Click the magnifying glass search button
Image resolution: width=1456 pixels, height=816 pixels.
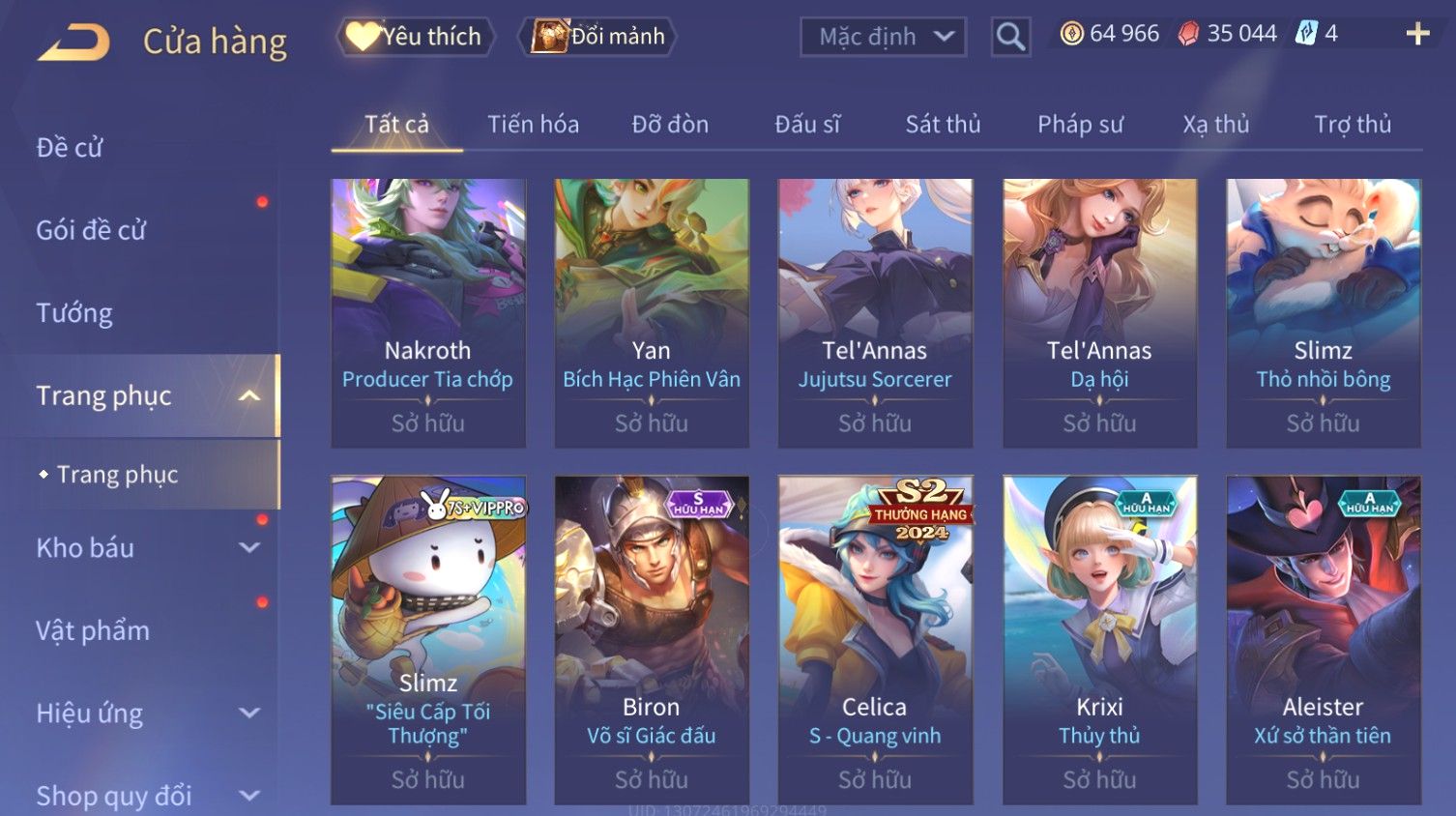click(x=1010, y=37)
